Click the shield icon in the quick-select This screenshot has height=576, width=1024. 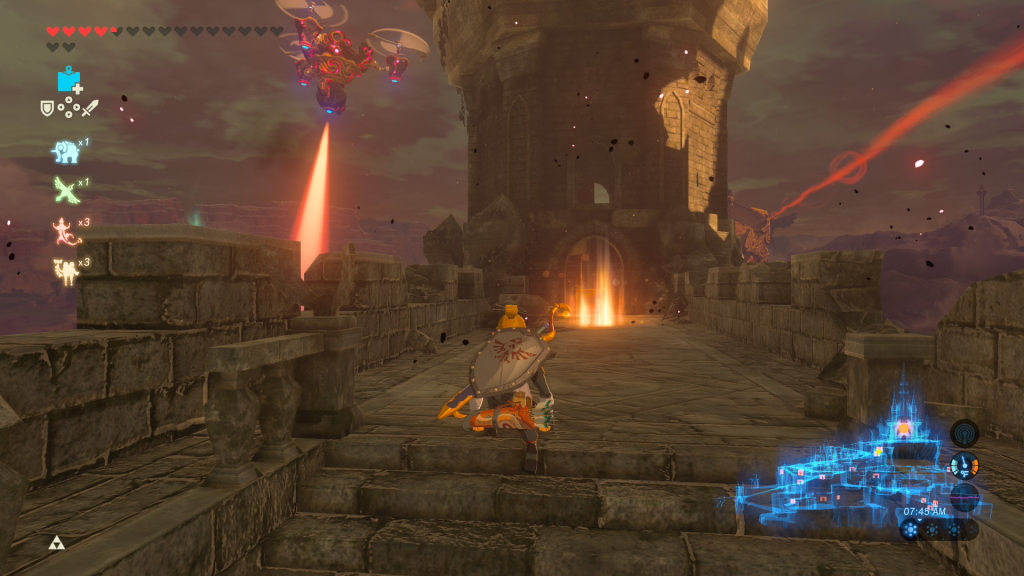pos(46,107)
